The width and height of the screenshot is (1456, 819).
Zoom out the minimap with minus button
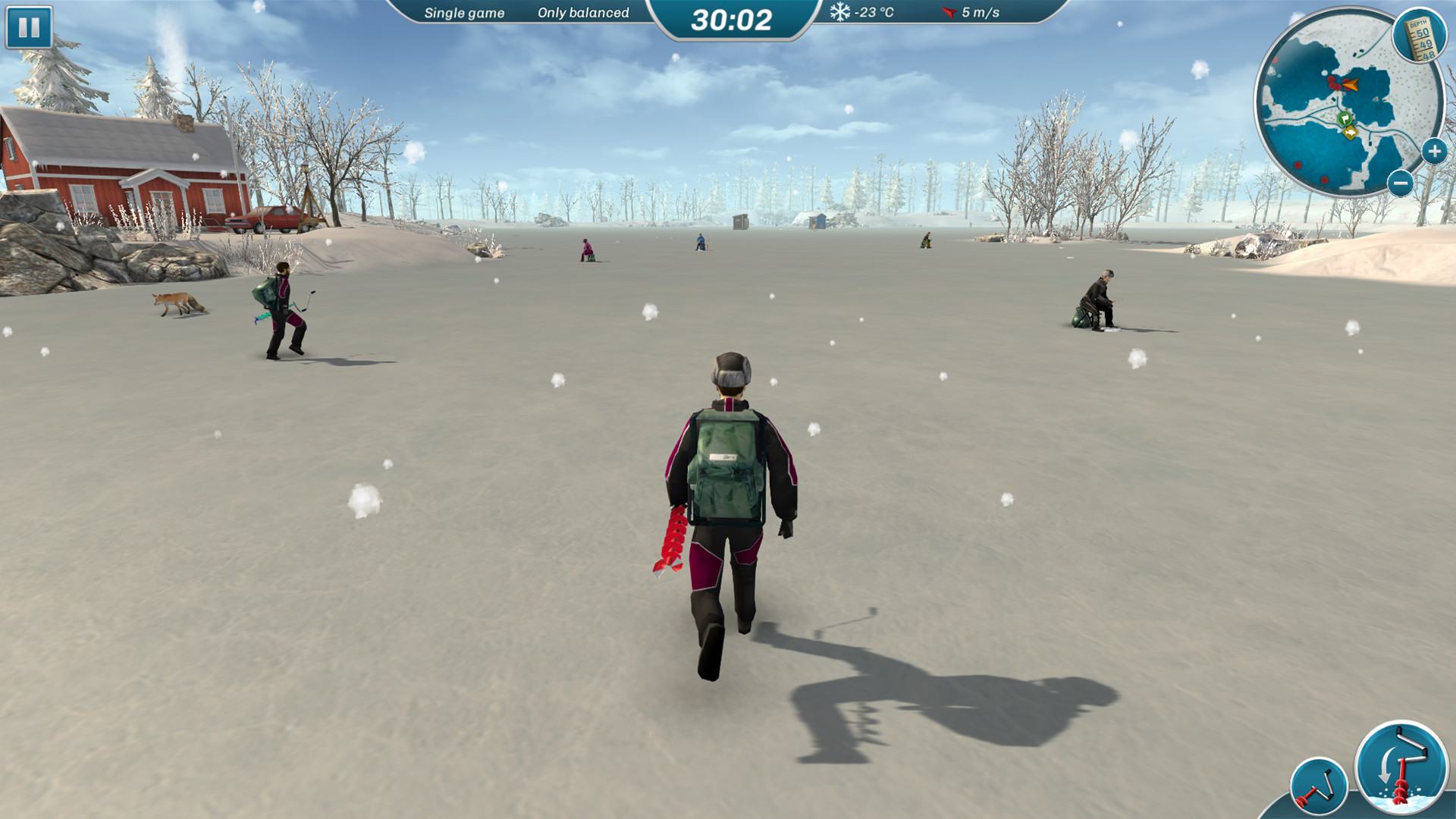coord(1401,183)
